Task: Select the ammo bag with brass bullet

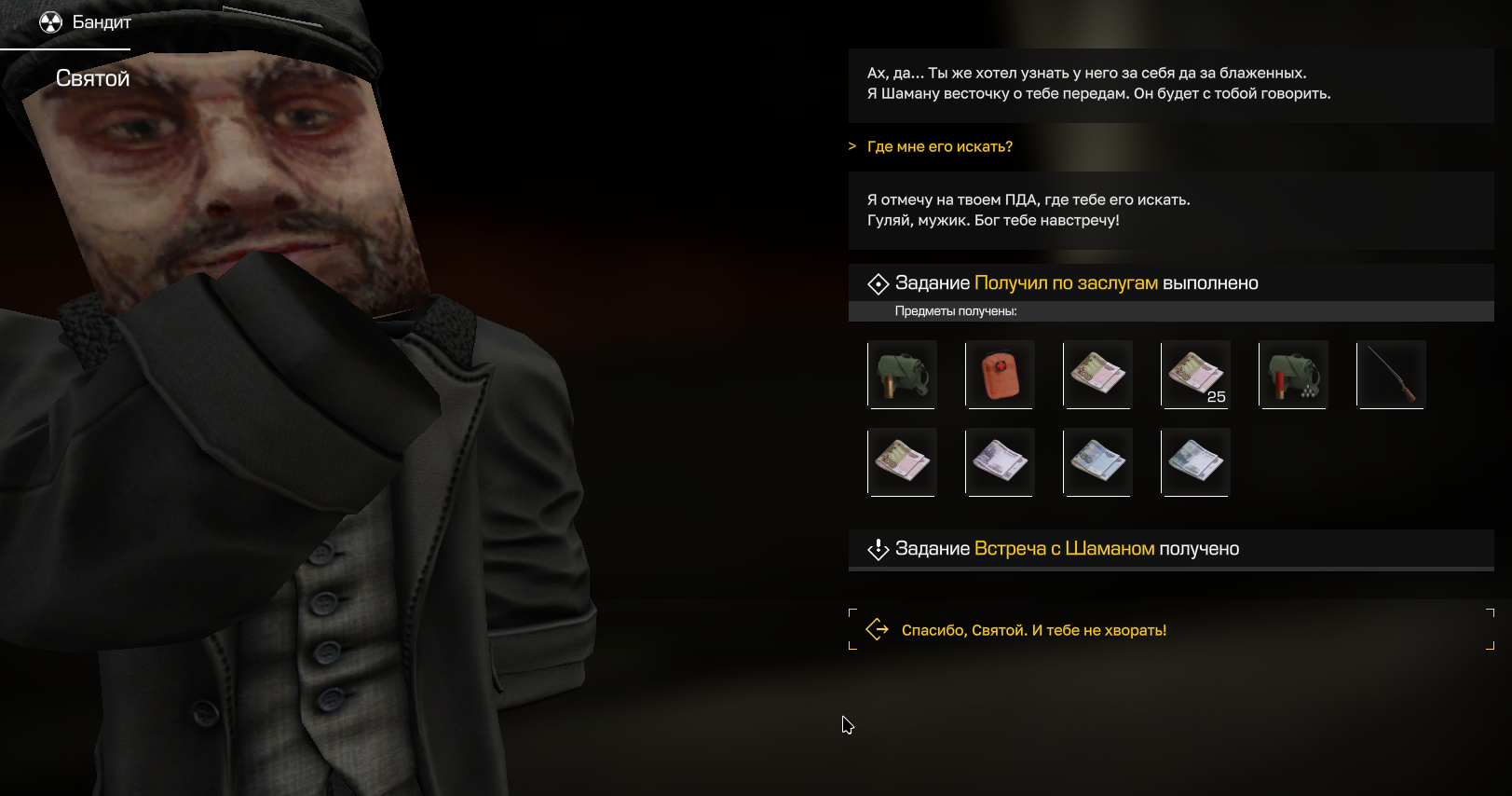Action: tap(902, 375)
